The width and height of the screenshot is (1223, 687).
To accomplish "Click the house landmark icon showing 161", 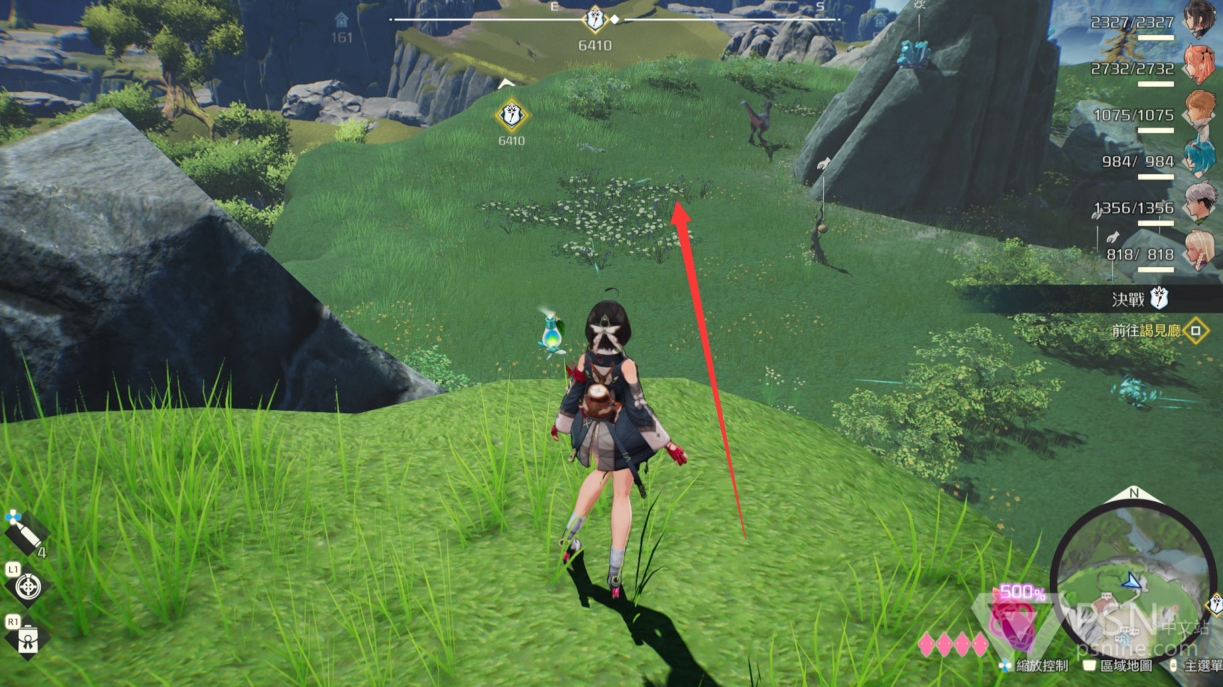I will (x=342, y=20).
